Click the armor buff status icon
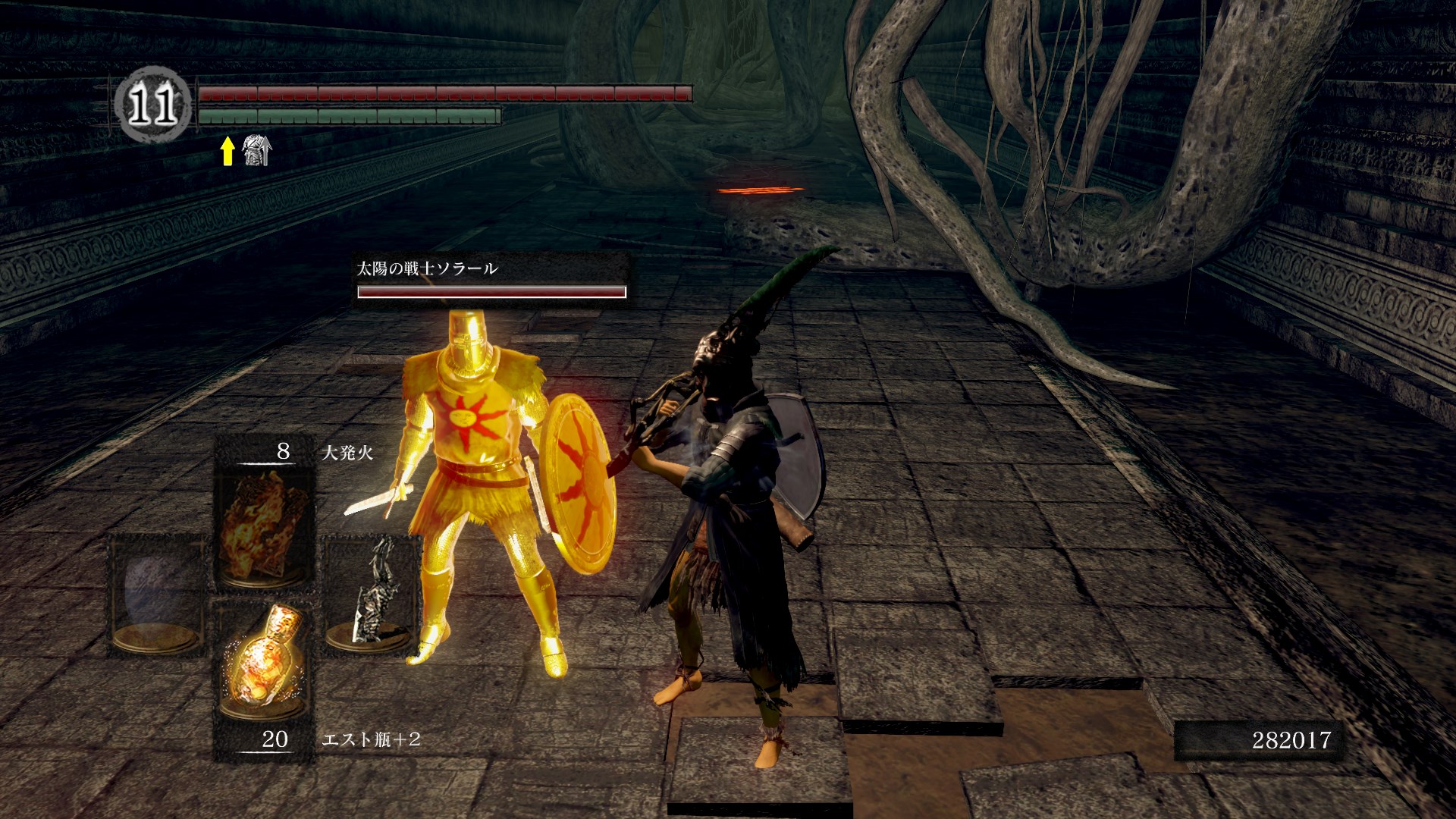Viewport: 1456px width, 819px height. click(x=256, y=151)
